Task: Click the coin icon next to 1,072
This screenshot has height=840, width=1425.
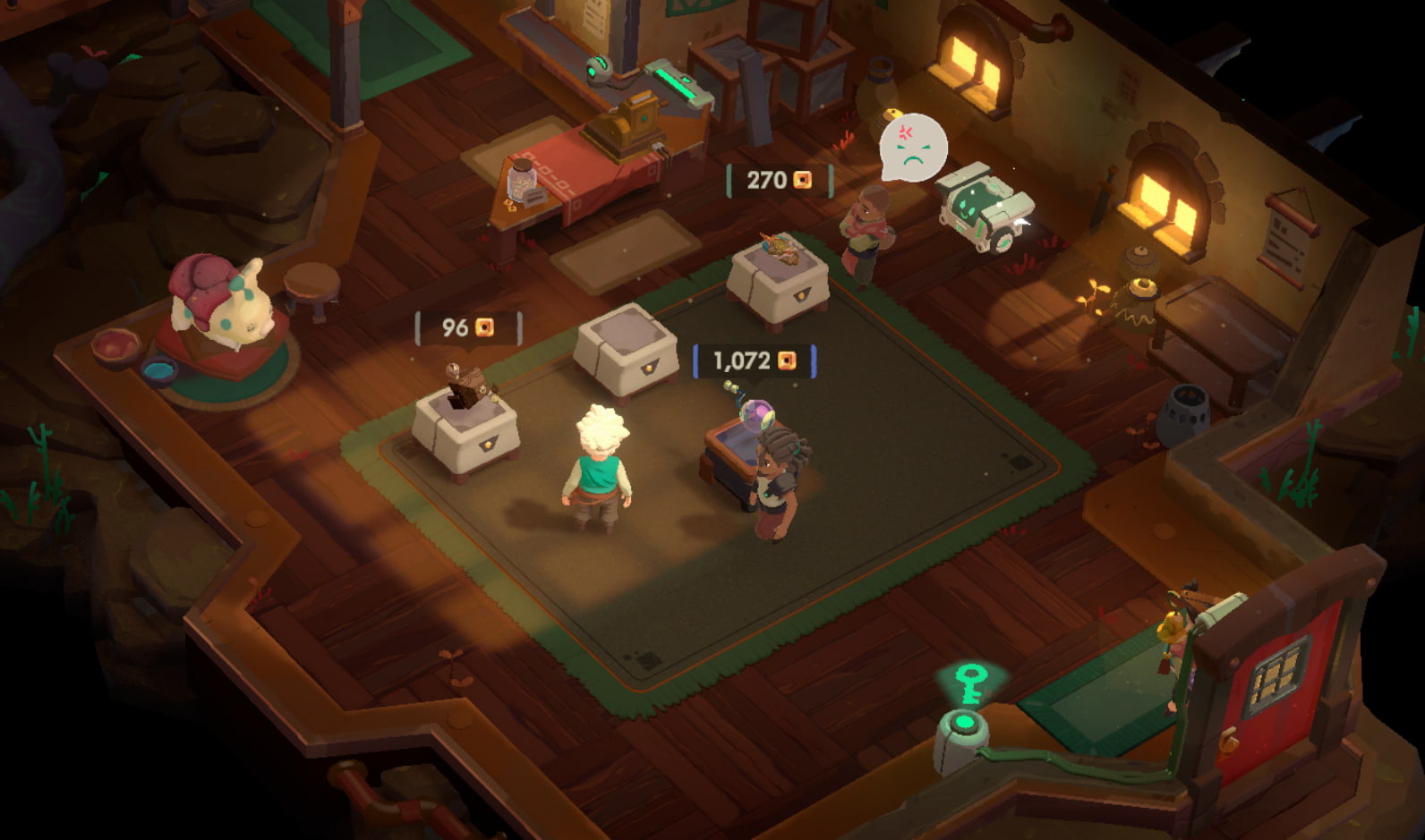Action: click(x=786, y=361)
